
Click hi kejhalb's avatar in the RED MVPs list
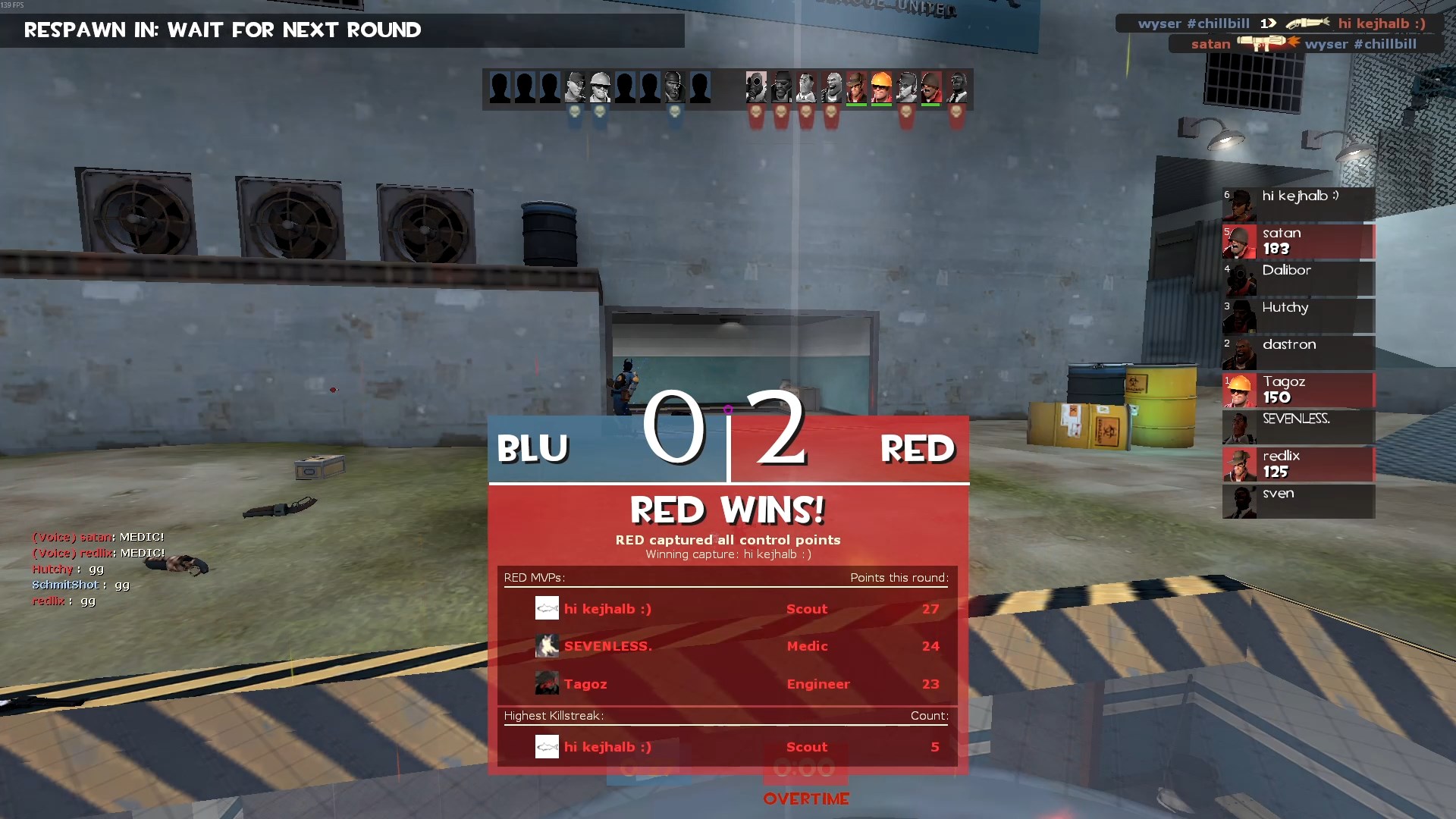547,608
